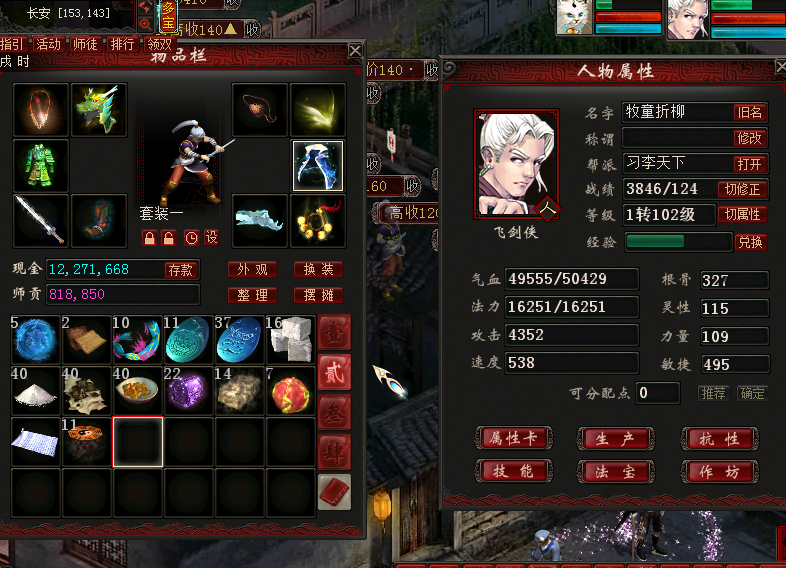Switch to bag page 叁
This screenshot has height=568, width=786.
pyautogui.click(x=334, y=411)
